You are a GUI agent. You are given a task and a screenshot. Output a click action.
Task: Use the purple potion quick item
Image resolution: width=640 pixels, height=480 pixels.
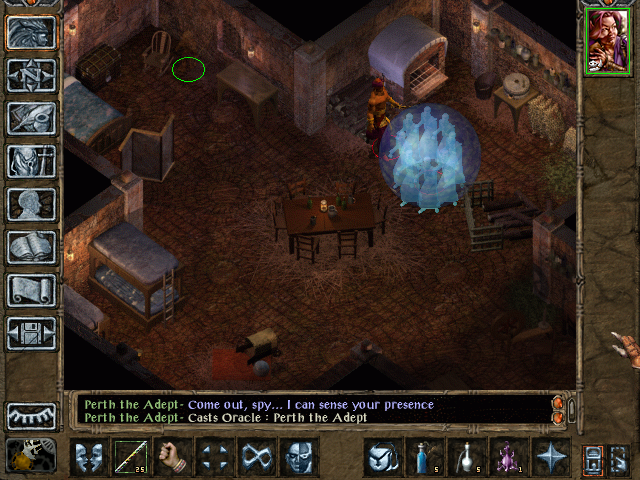coord(508,457)
